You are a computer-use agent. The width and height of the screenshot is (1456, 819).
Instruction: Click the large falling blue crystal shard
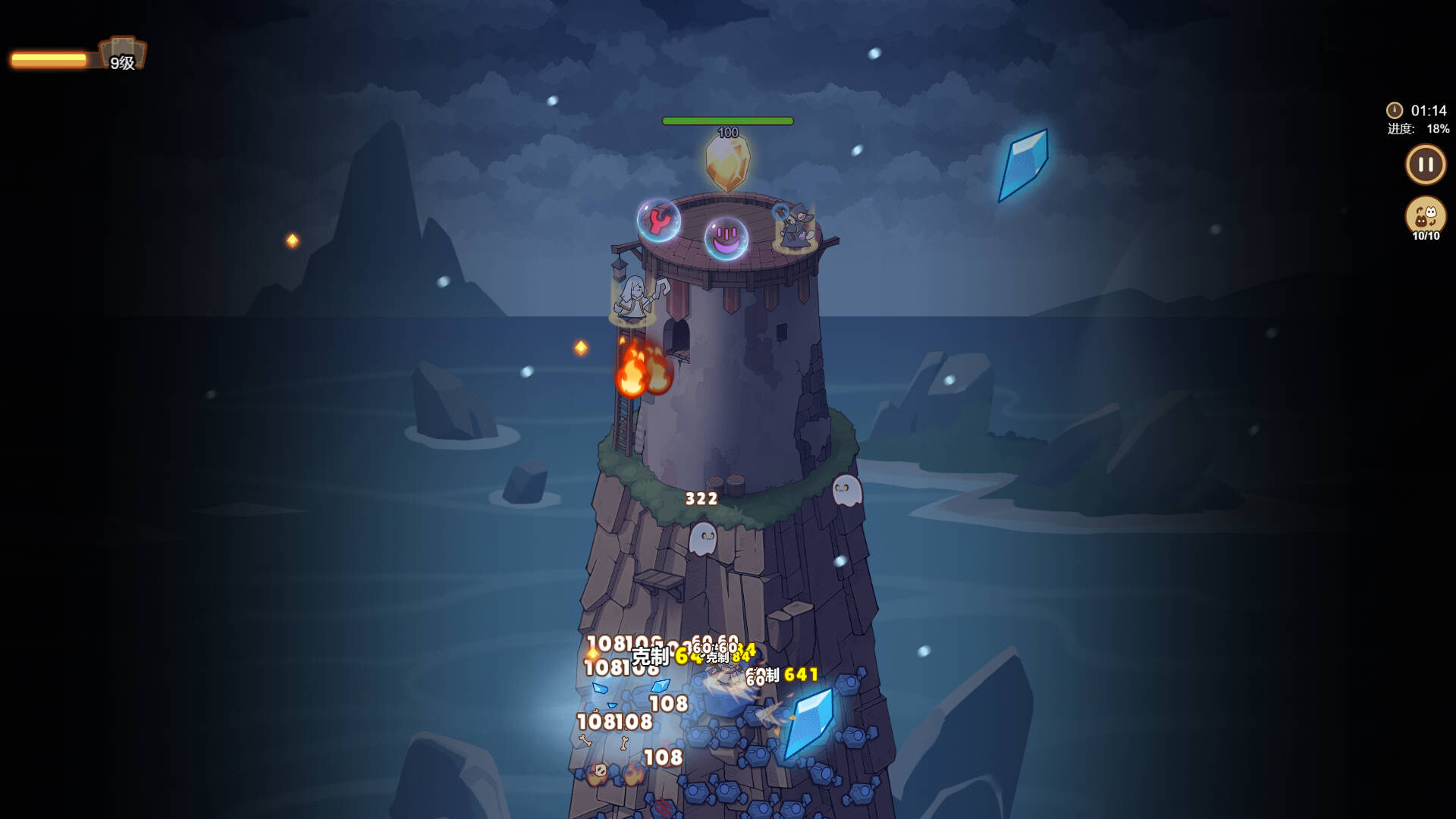[x=1022, y=165]
